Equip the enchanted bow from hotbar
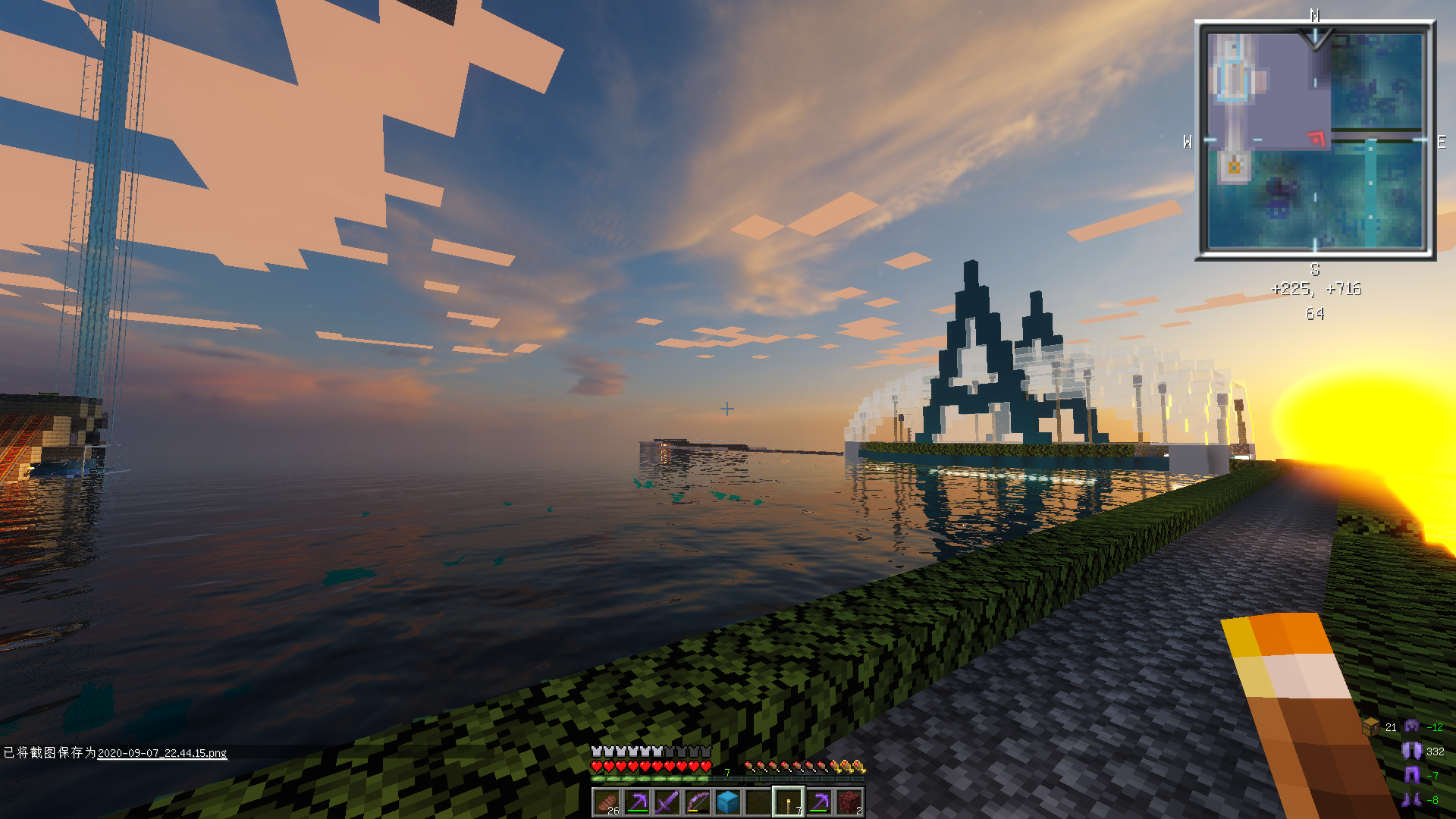1456x819 pixels. tap(698, 802)
